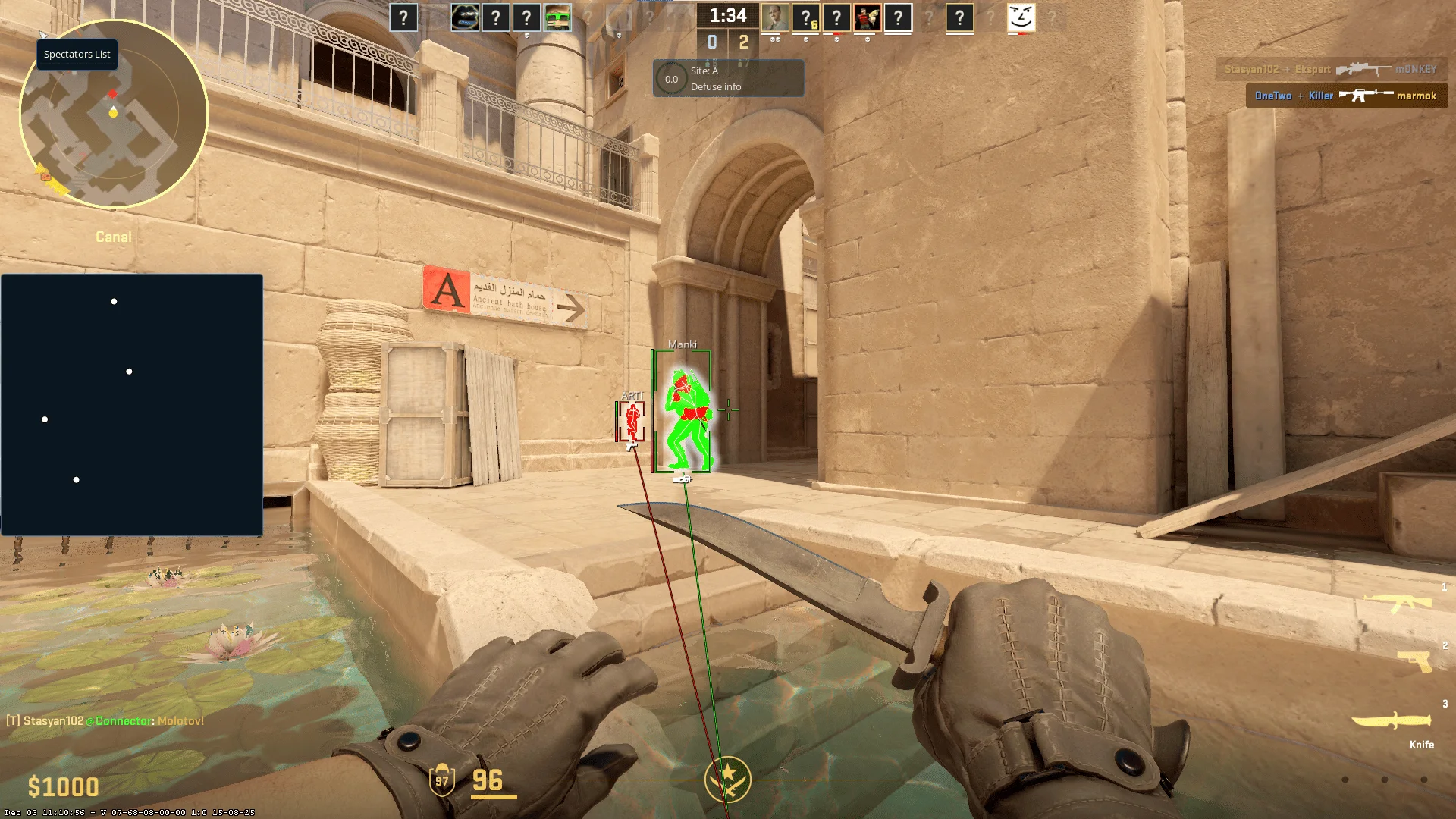Viewport: 1456px width, 819px height.
Task: Click the dark spectator overlay panel
Action: point(132,404)
